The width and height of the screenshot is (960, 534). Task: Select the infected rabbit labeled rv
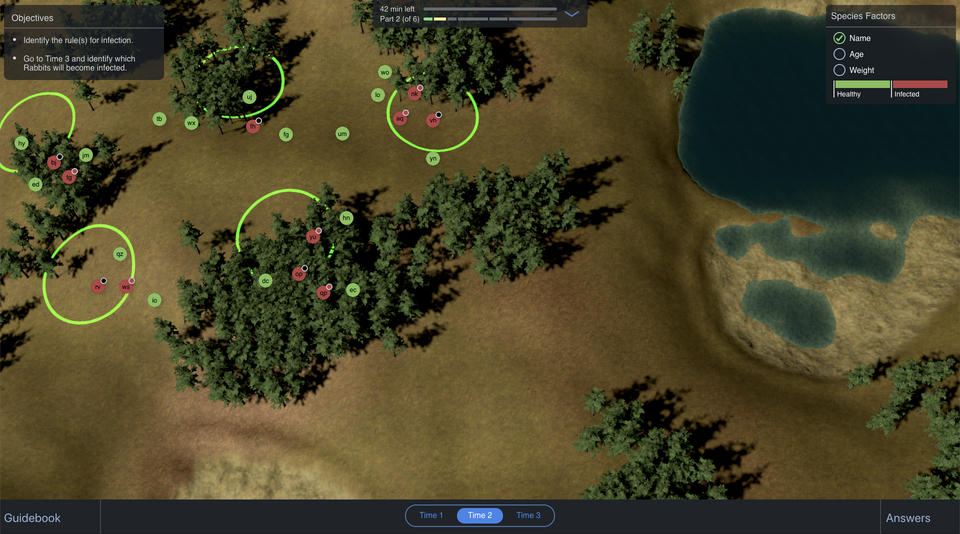(98, 287)
